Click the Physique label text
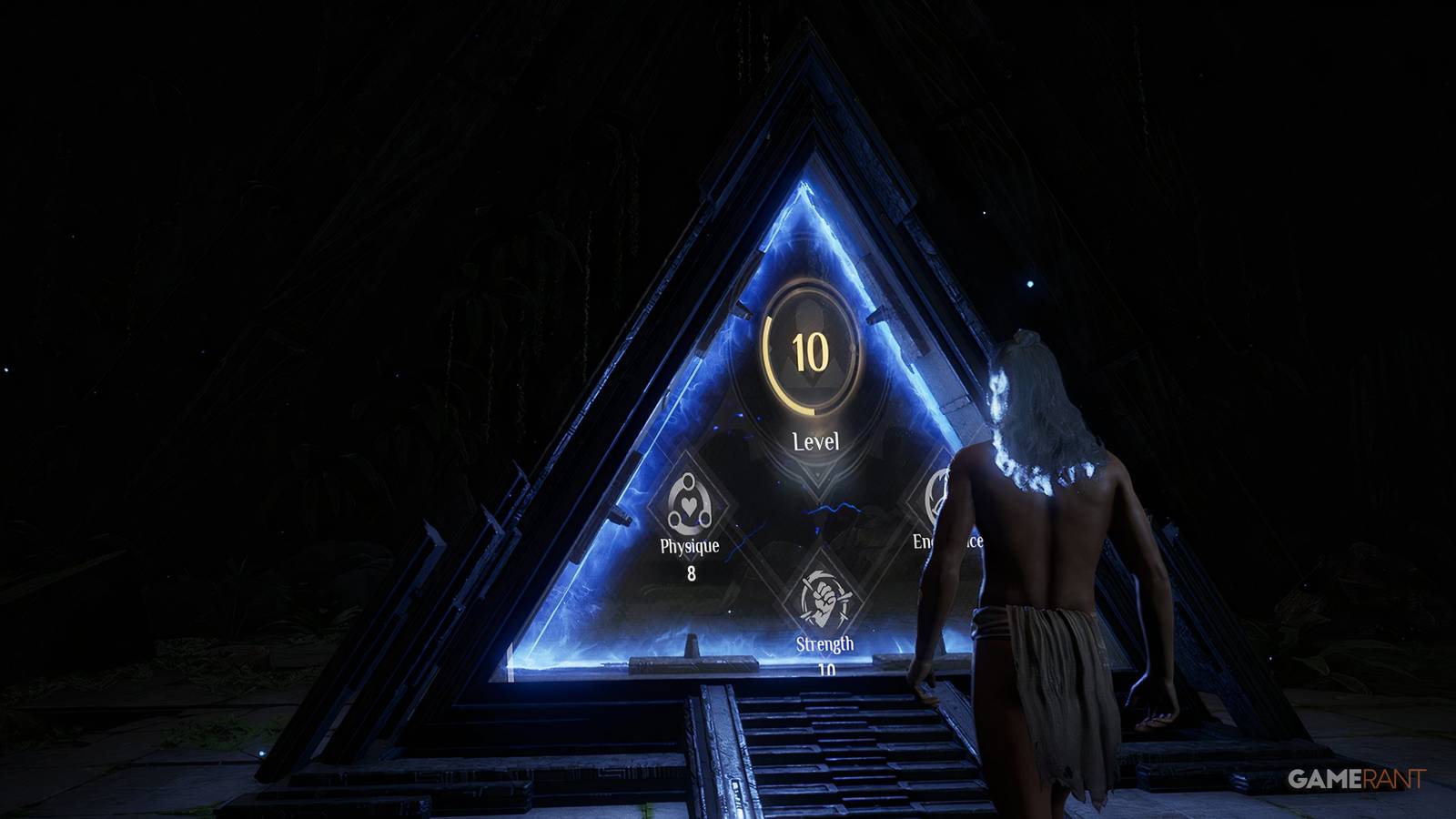 click(x=689, y=547)
